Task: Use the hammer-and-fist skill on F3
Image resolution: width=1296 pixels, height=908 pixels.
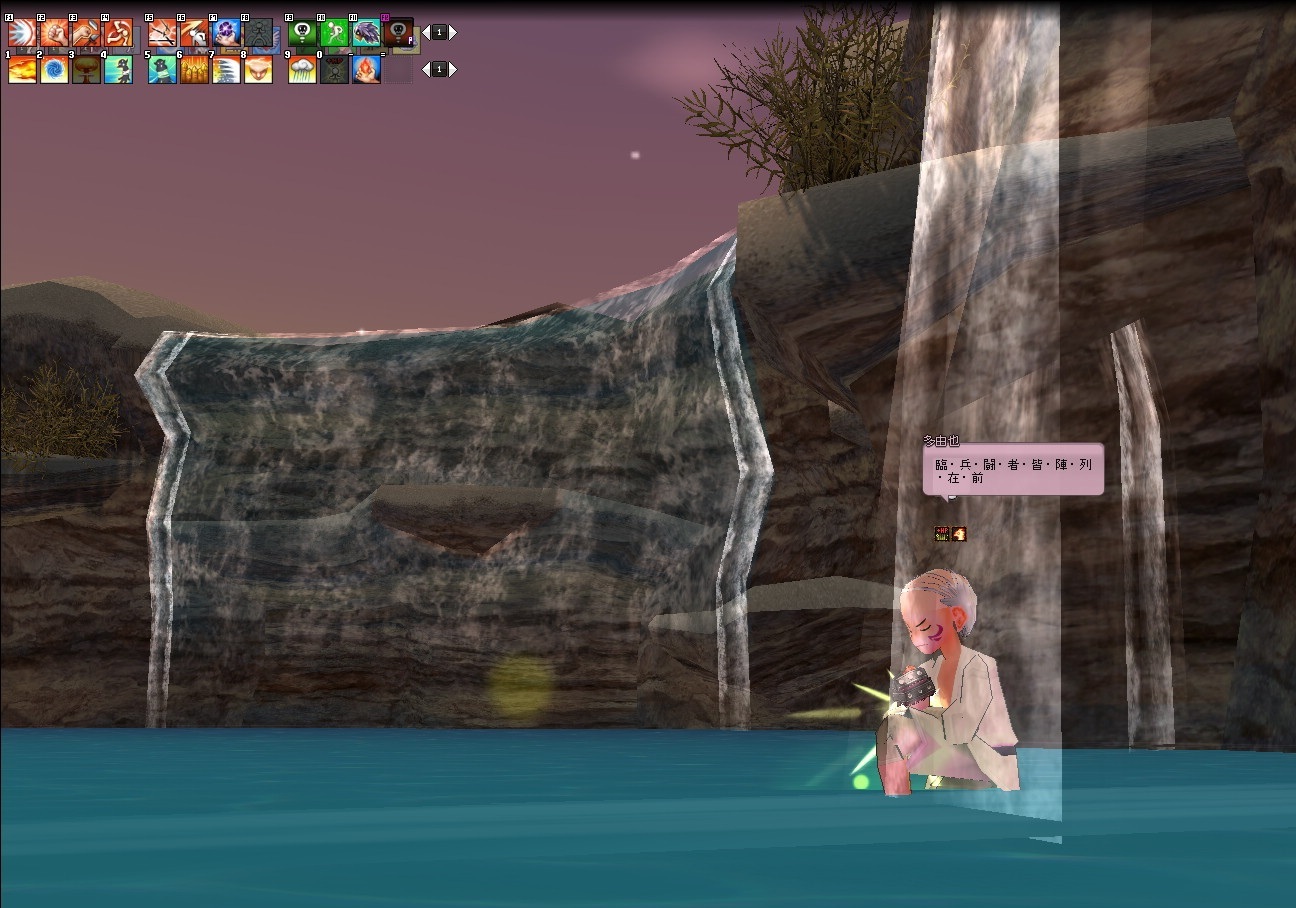Action: pyautogui.click(x=86, y=33)
